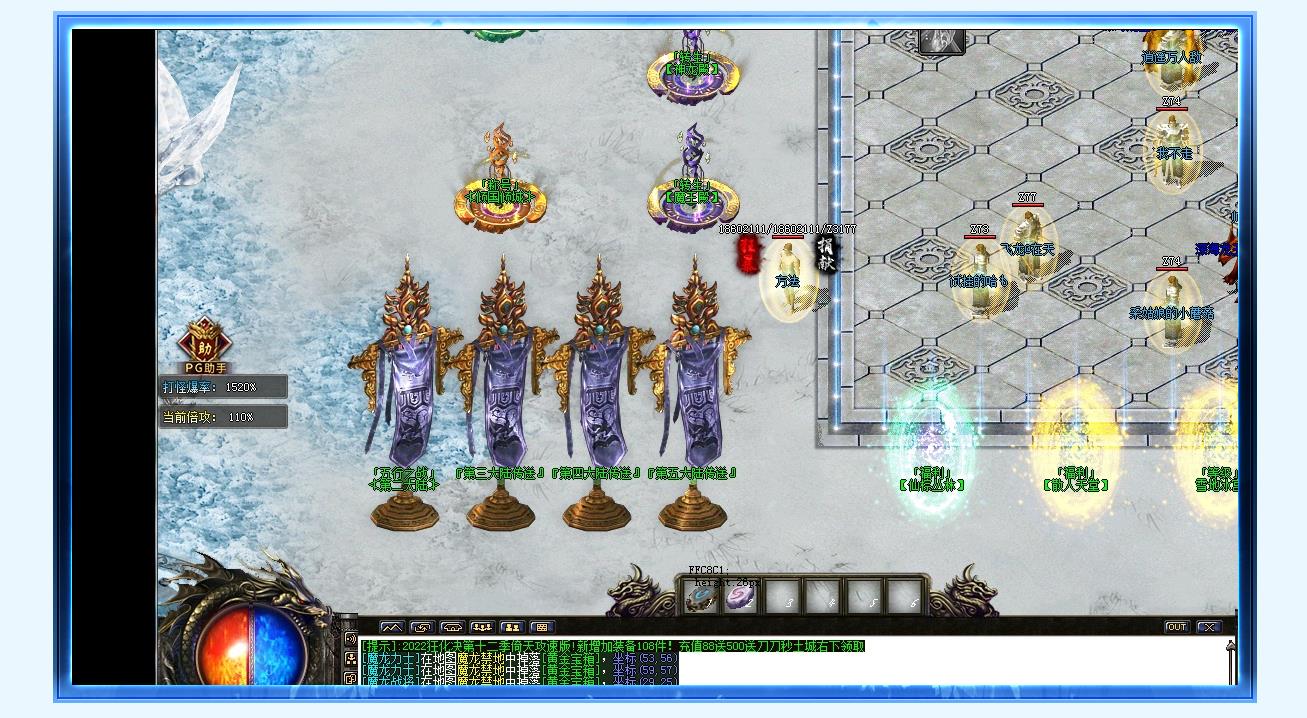Open the three-person group button

[x=482, y=627]
